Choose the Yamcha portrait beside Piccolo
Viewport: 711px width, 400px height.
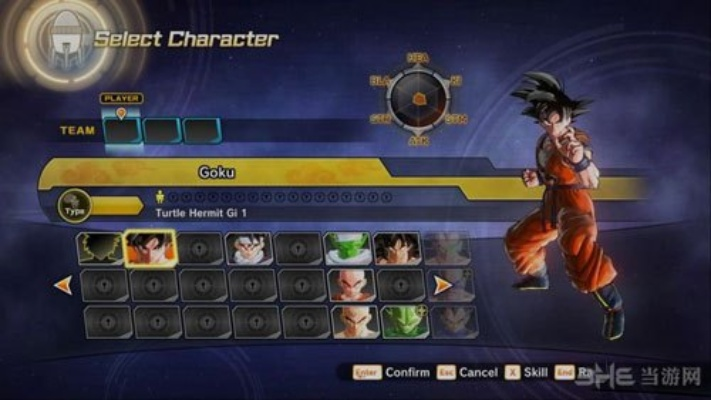397,249
